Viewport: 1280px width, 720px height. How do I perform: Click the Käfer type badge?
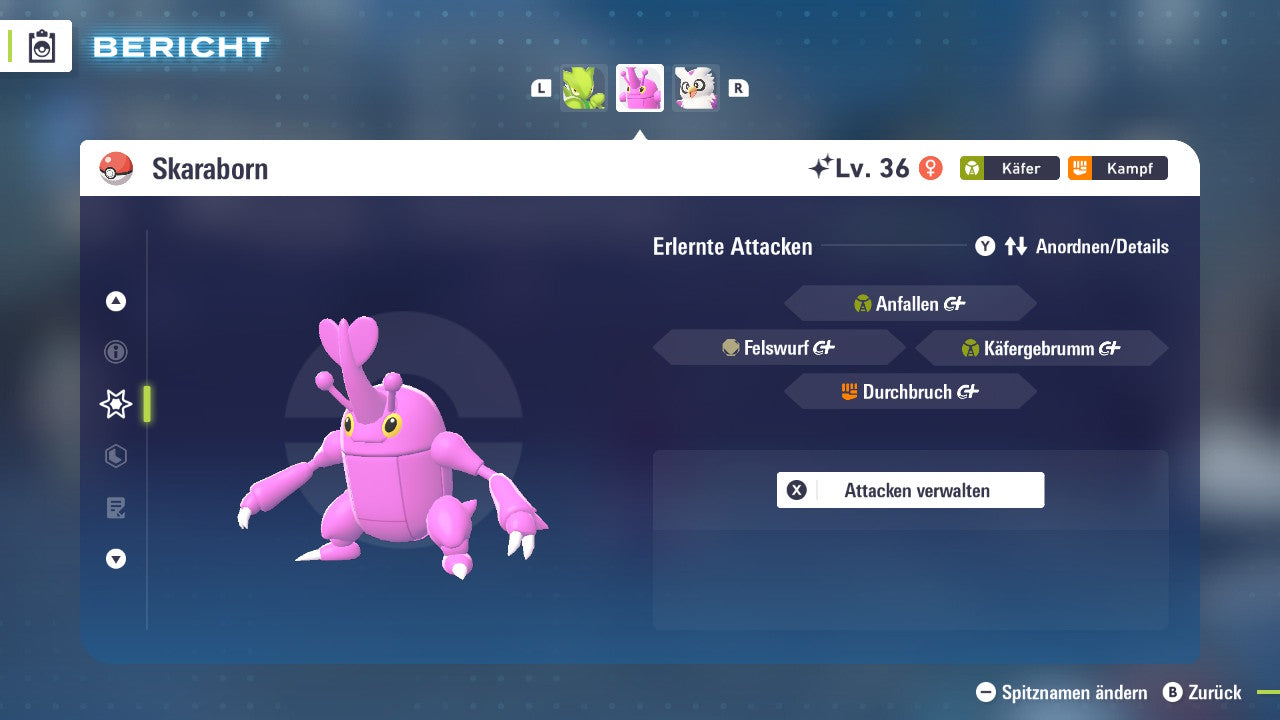click(1009, 168)
